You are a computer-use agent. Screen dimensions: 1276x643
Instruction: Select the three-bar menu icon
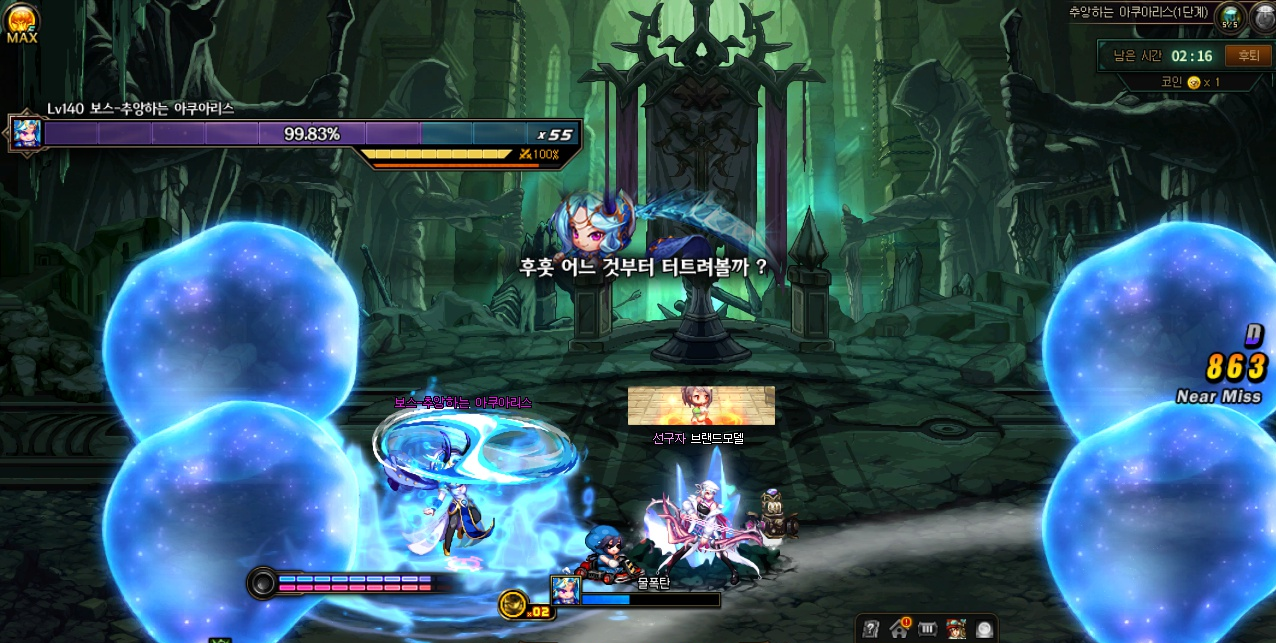coord(927,629)
